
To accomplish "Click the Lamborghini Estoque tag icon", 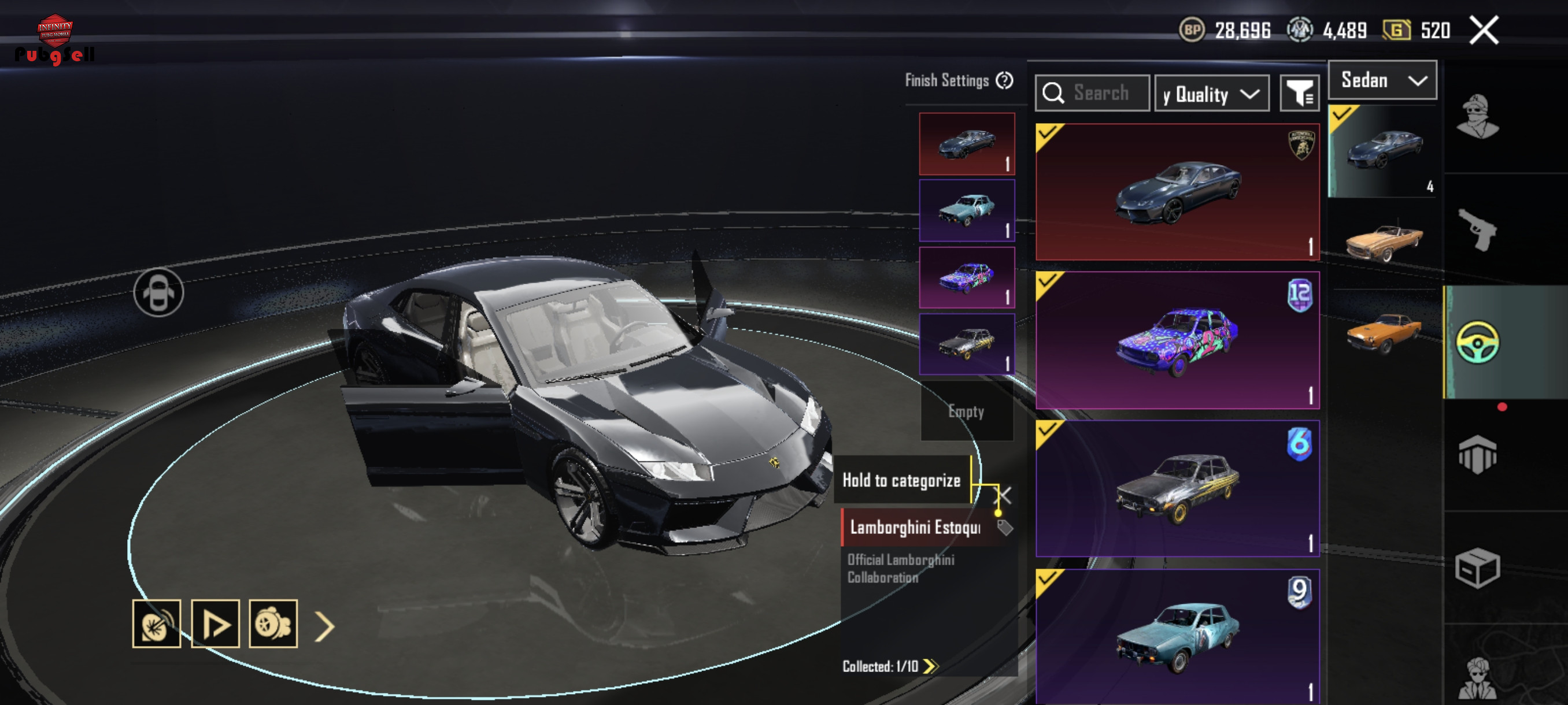I will tap(1005, 528).
